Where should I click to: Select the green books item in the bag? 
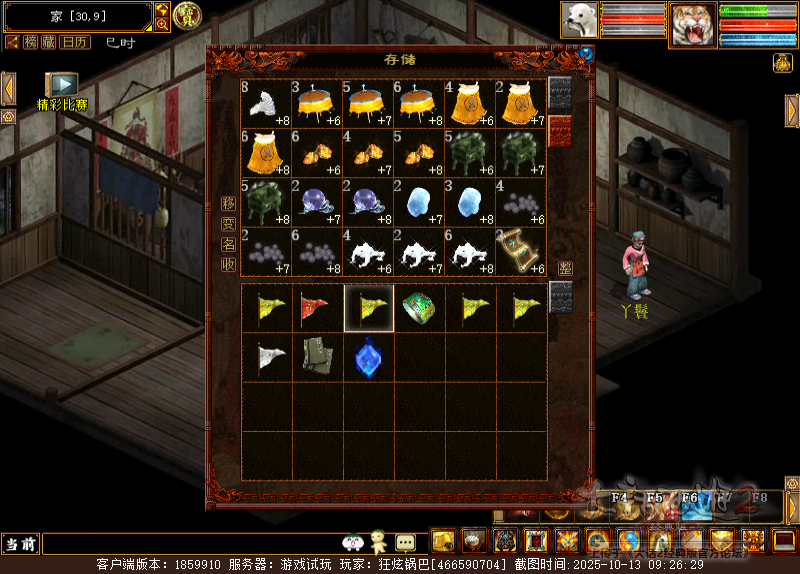pos(317,358)
